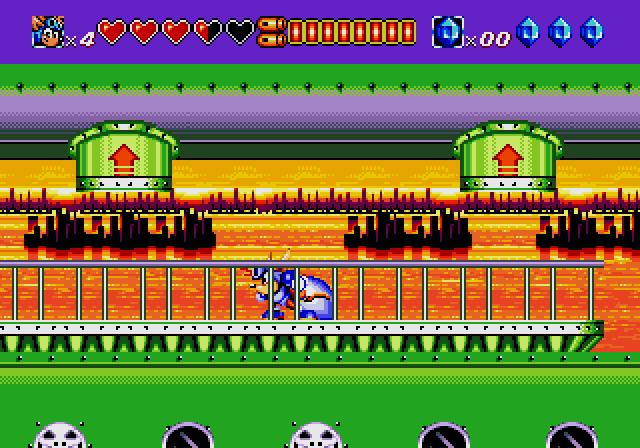Click the rocket pack icon beside the gauge
The image size is (640, 448).
point(271,32)
